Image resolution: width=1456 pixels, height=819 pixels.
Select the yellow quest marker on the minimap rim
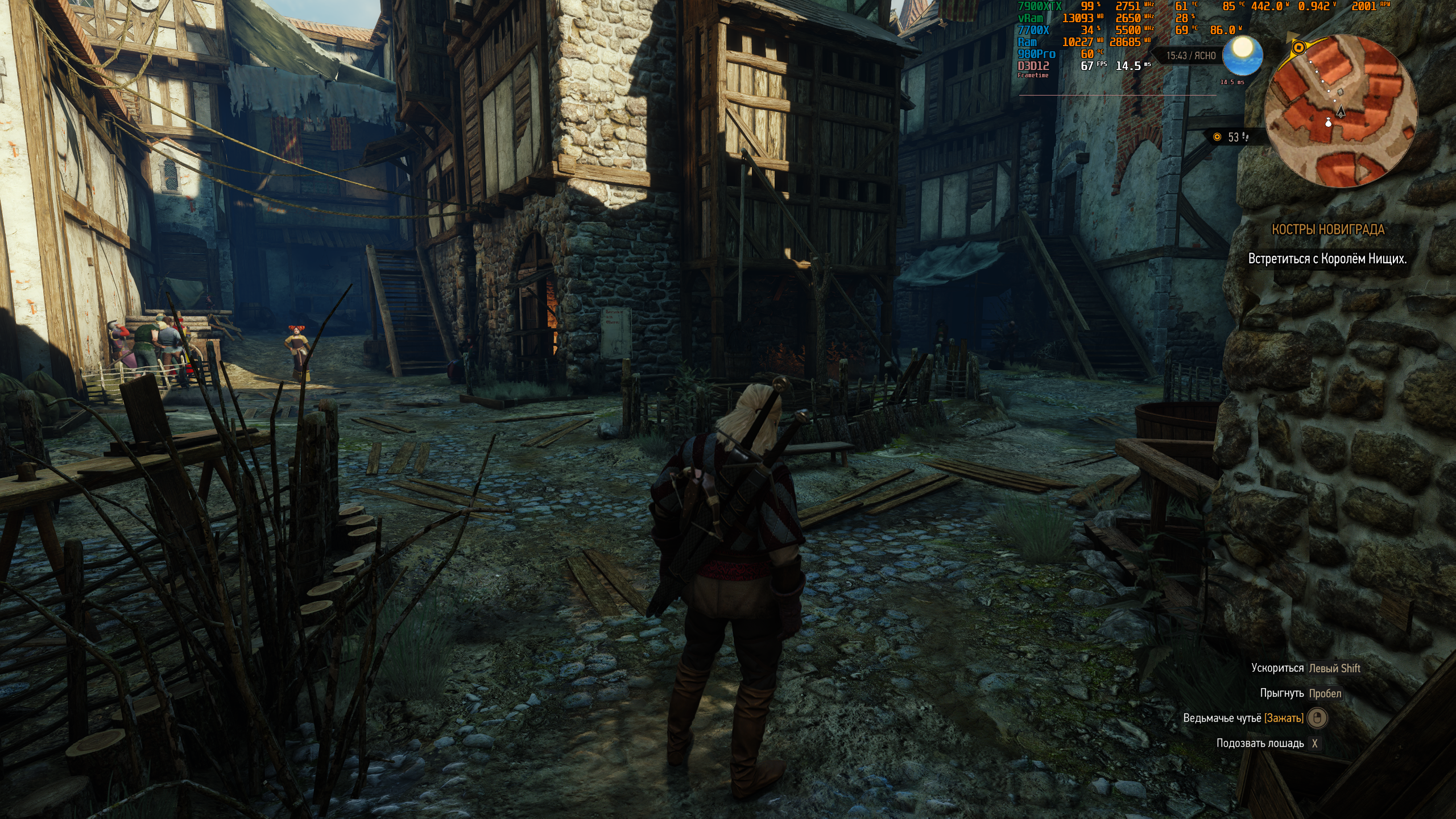point(1298,48)
